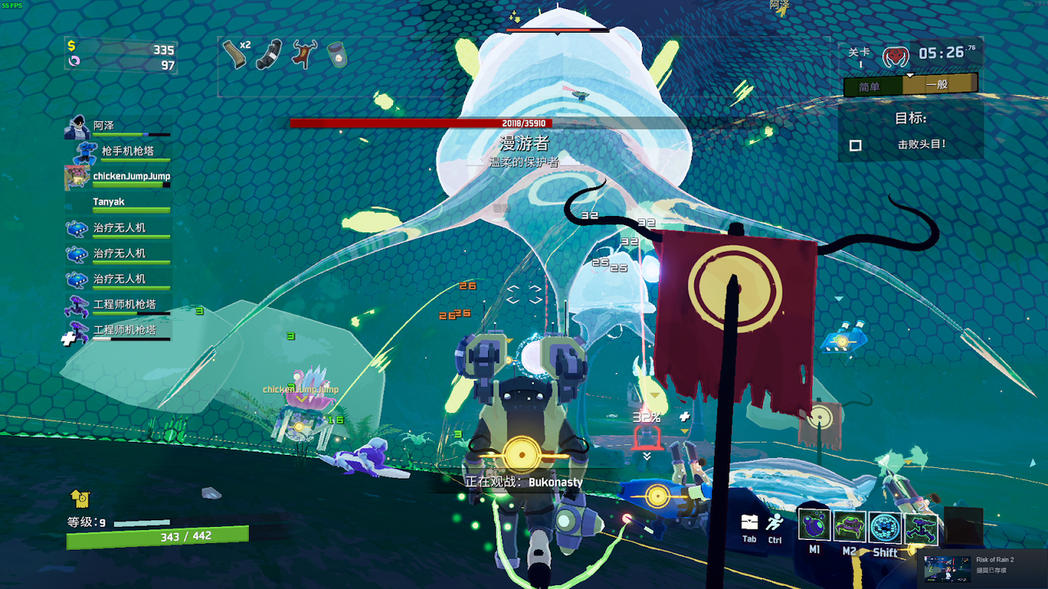Click the 枪手机枪塔 ally entry
Image resolution: width=1048 pixels, height=589 pixels.
click(x=127, y=151)
